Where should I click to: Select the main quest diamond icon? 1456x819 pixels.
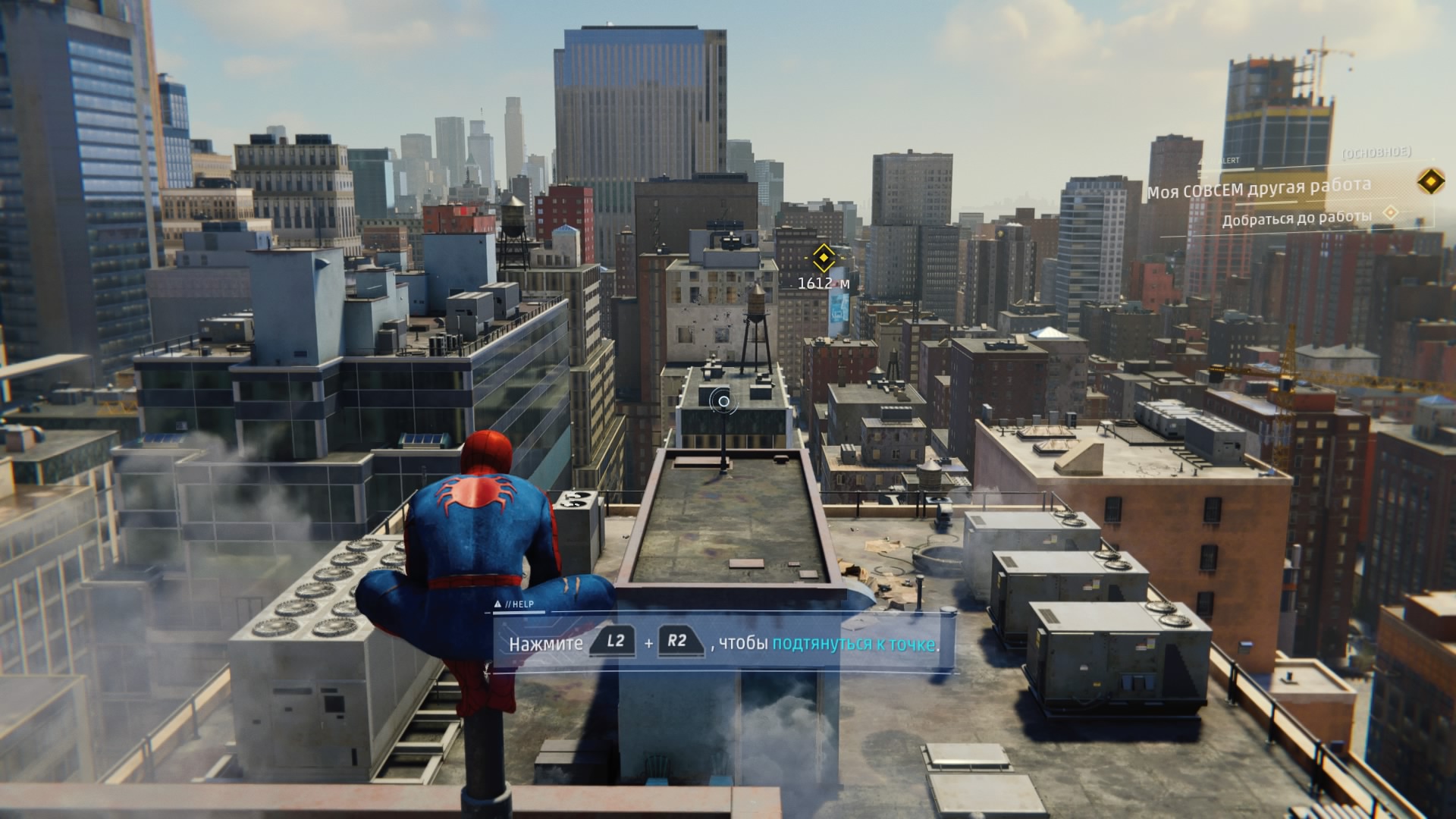[1429, 181]
